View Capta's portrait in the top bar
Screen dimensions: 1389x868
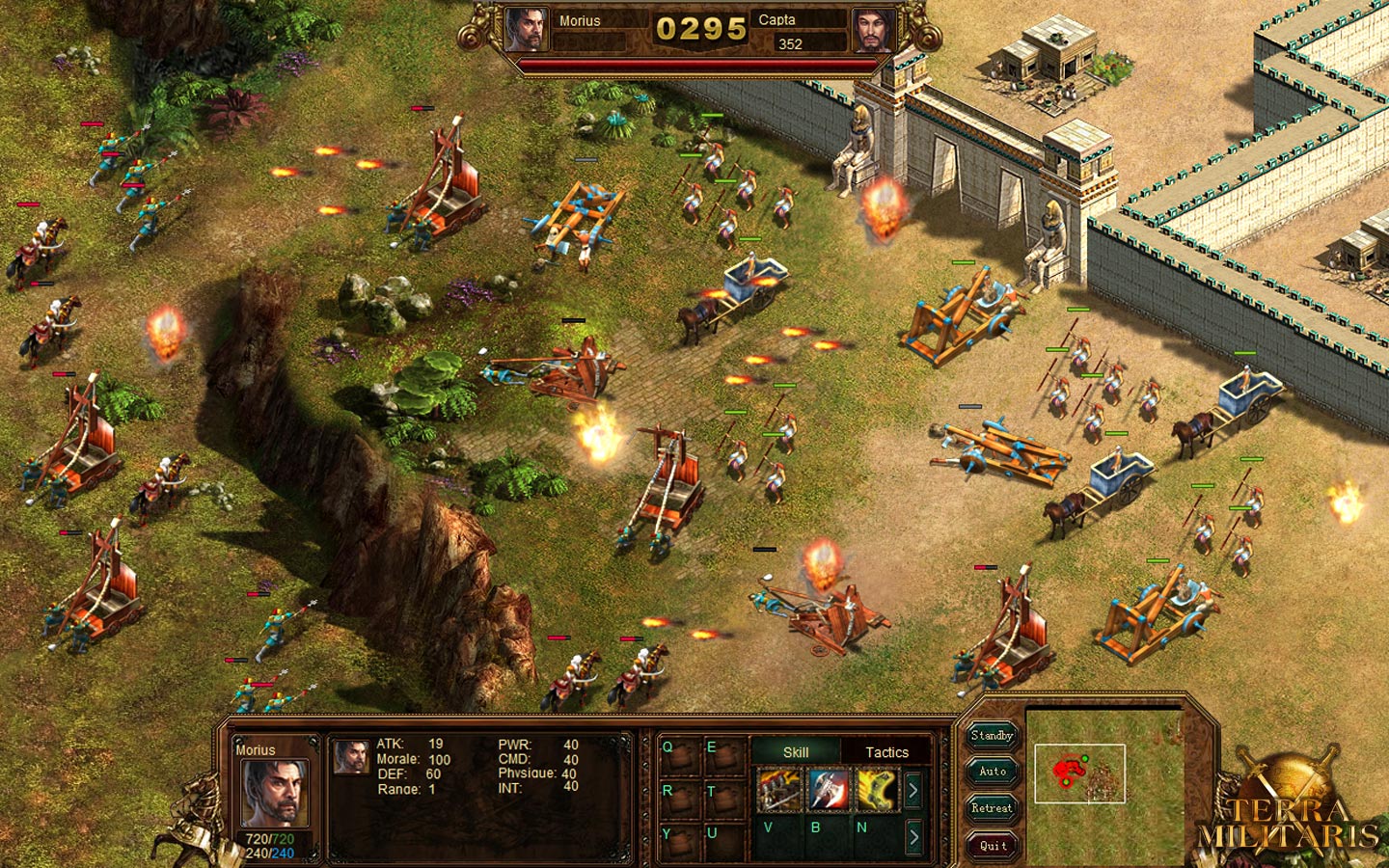[874, 31]
